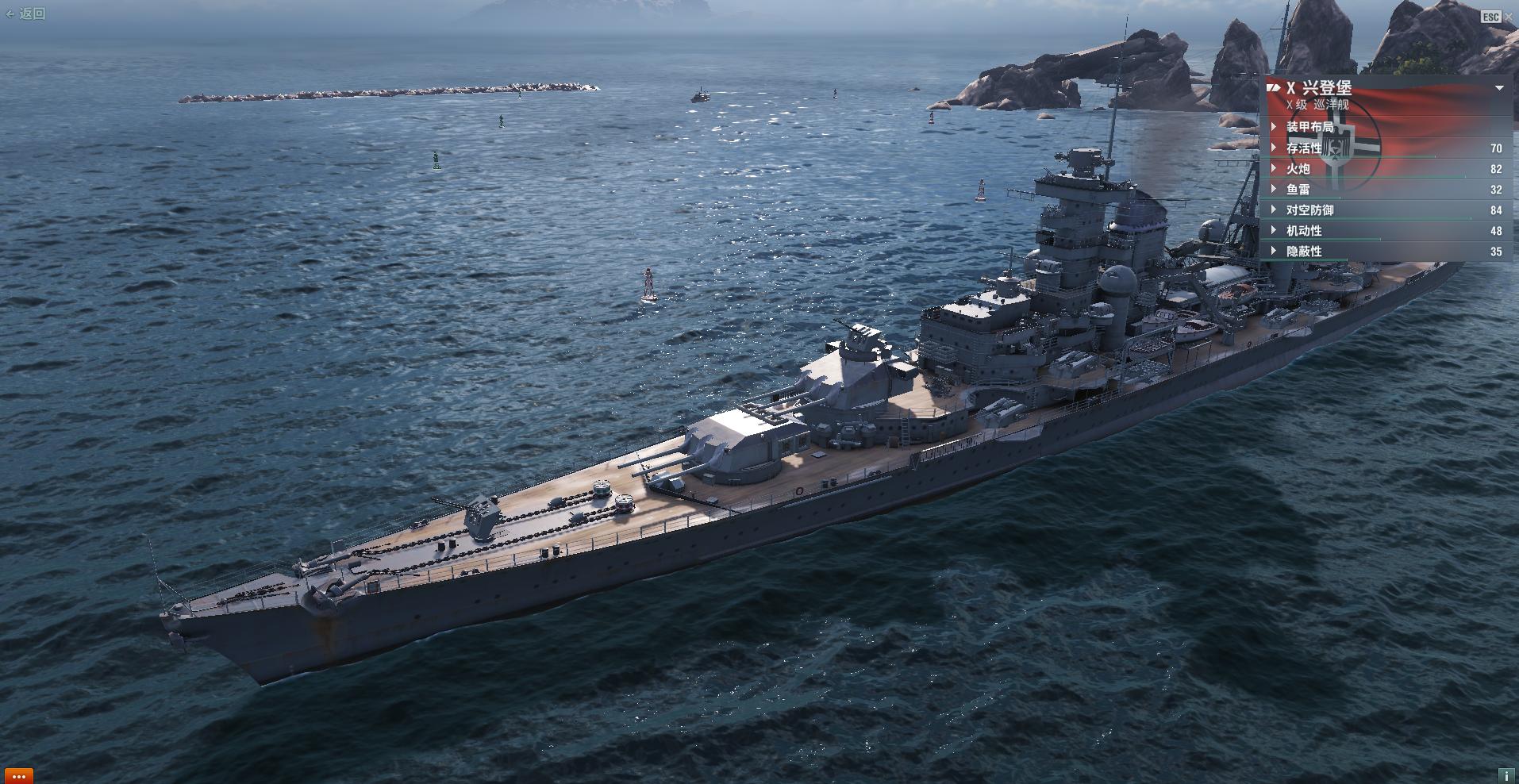
Task: Collapse the ship panel via header caret
Action: (x=1499, y=88)
